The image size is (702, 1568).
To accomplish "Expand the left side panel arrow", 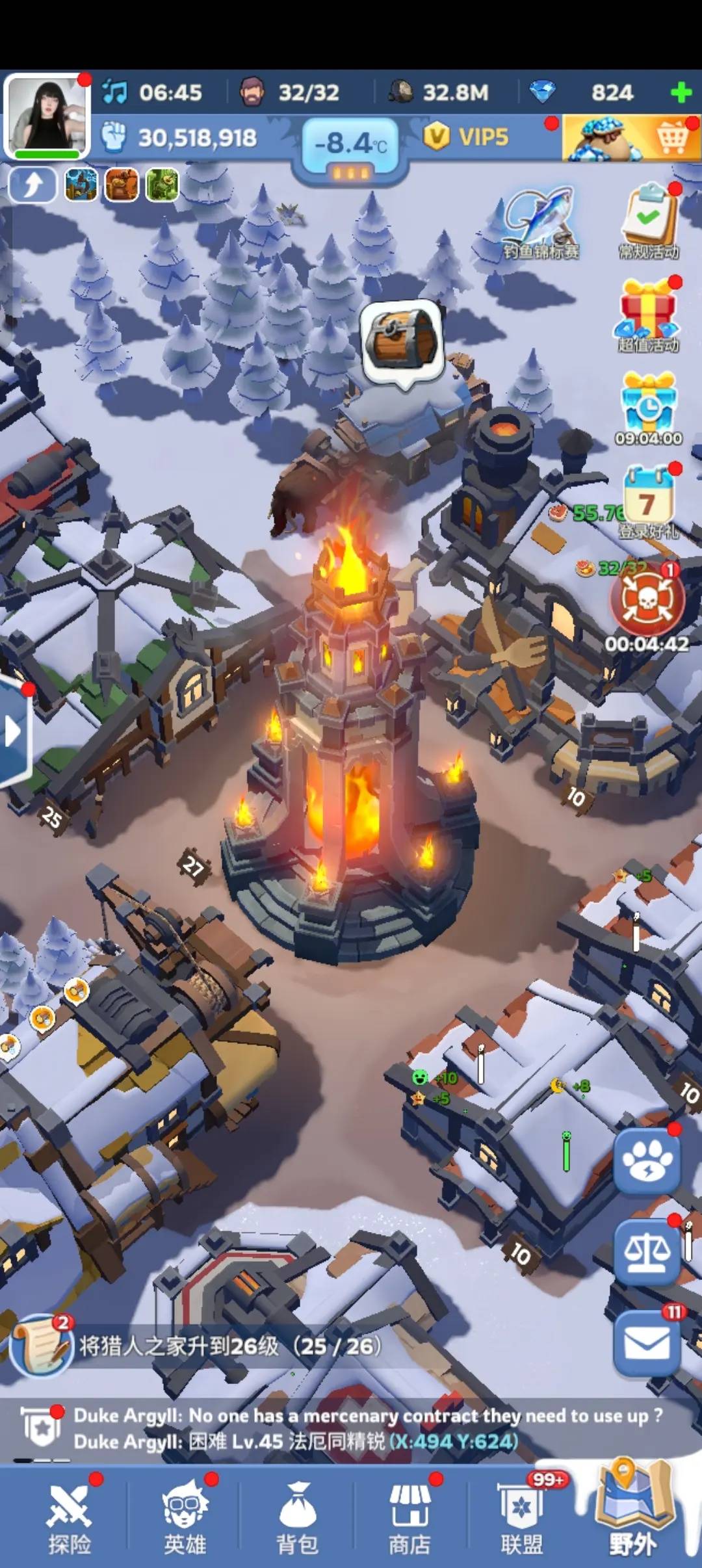I will point(13,731).
